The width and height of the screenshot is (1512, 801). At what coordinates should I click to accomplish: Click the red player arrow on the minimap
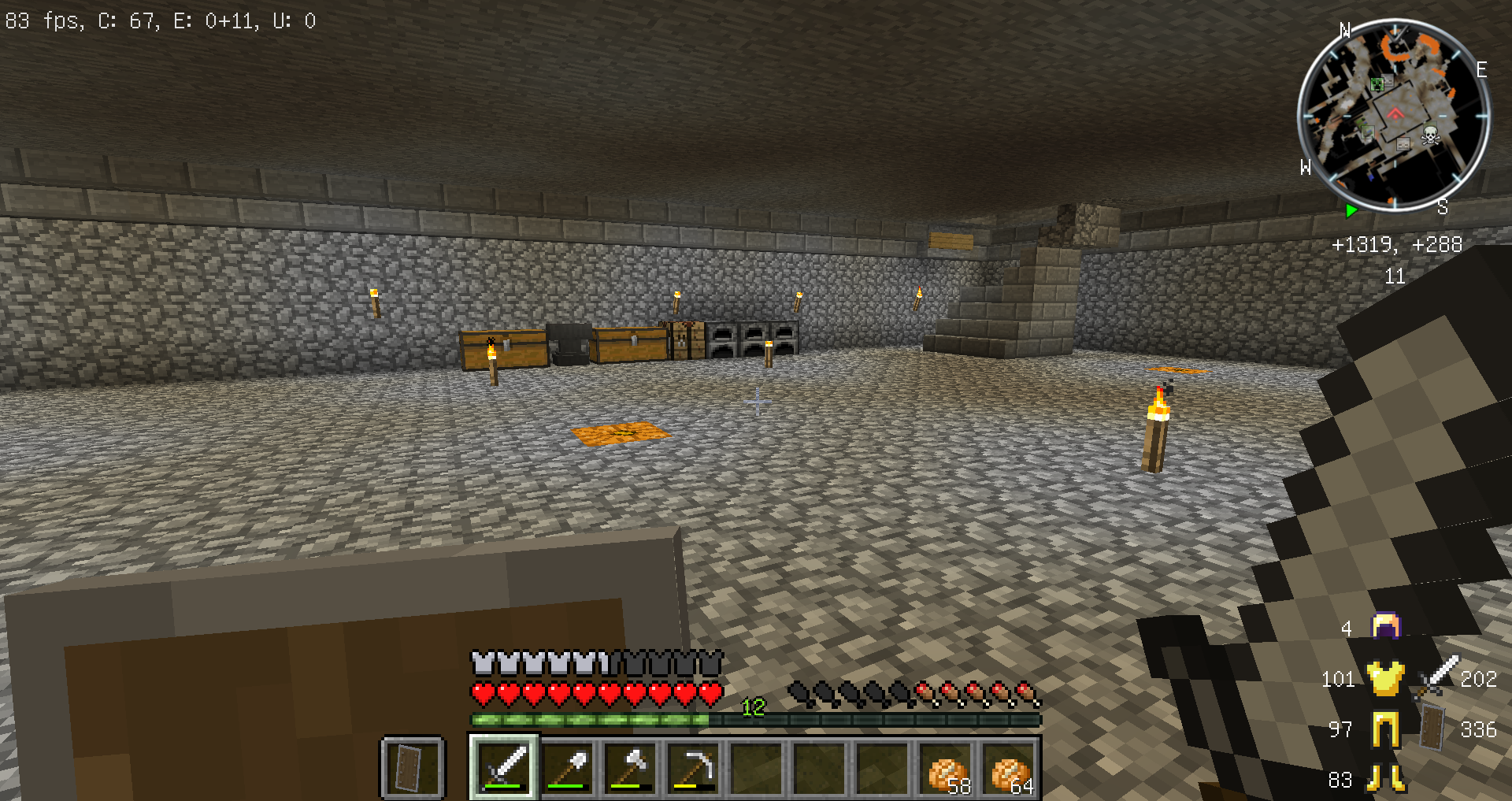click(1395, 113)
